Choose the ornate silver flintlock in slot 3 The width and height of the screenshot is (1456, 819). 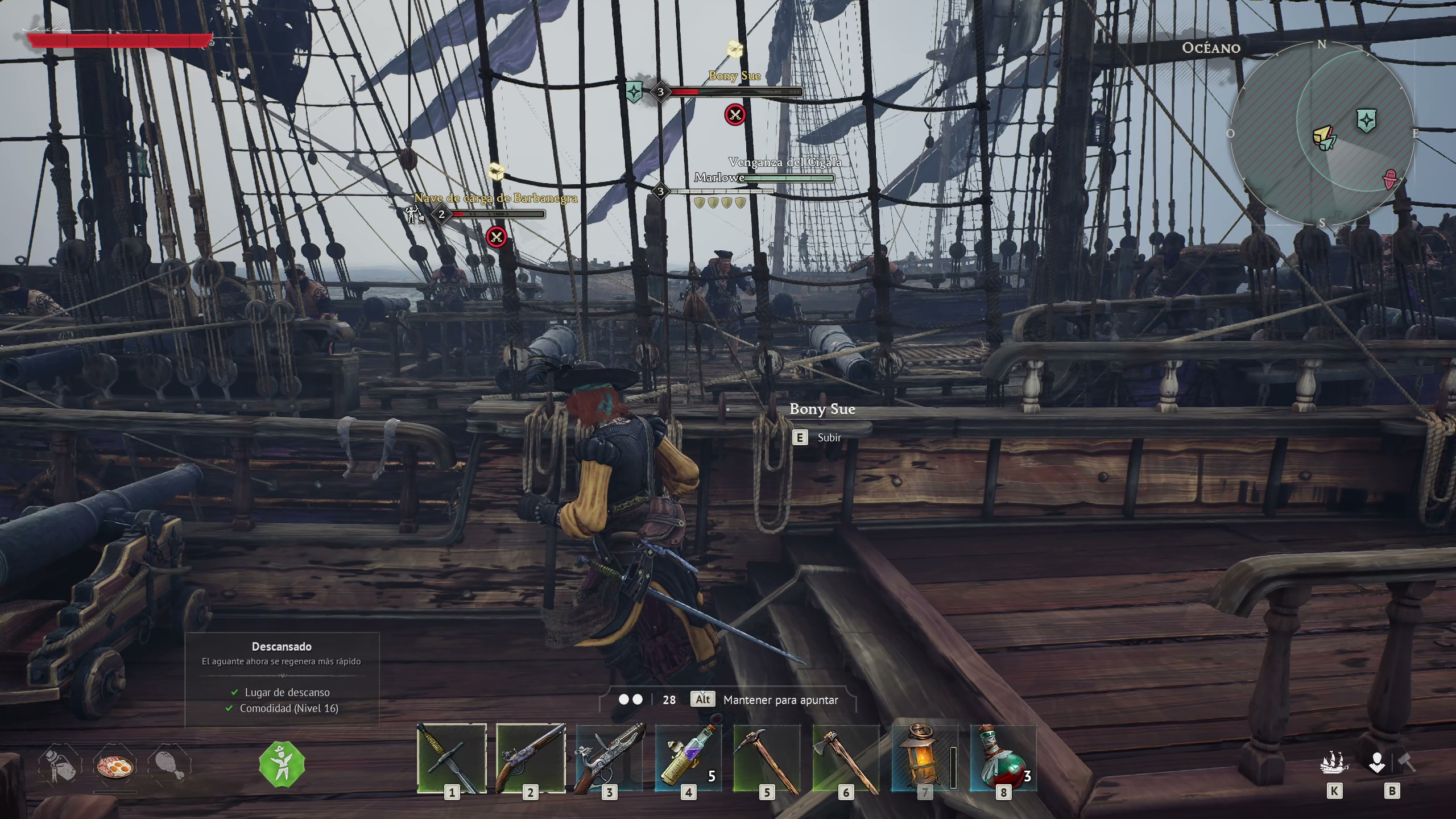(x=609, y=758)
